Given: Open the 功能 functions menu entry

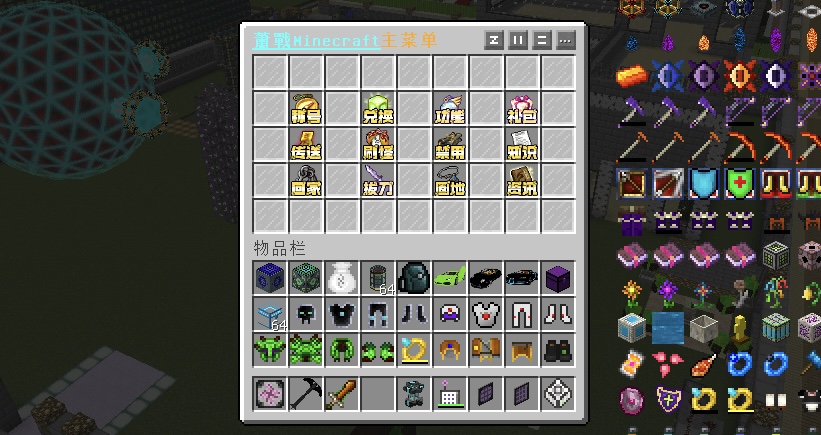Looking at the screenshot, I should (x=449, y=109).
